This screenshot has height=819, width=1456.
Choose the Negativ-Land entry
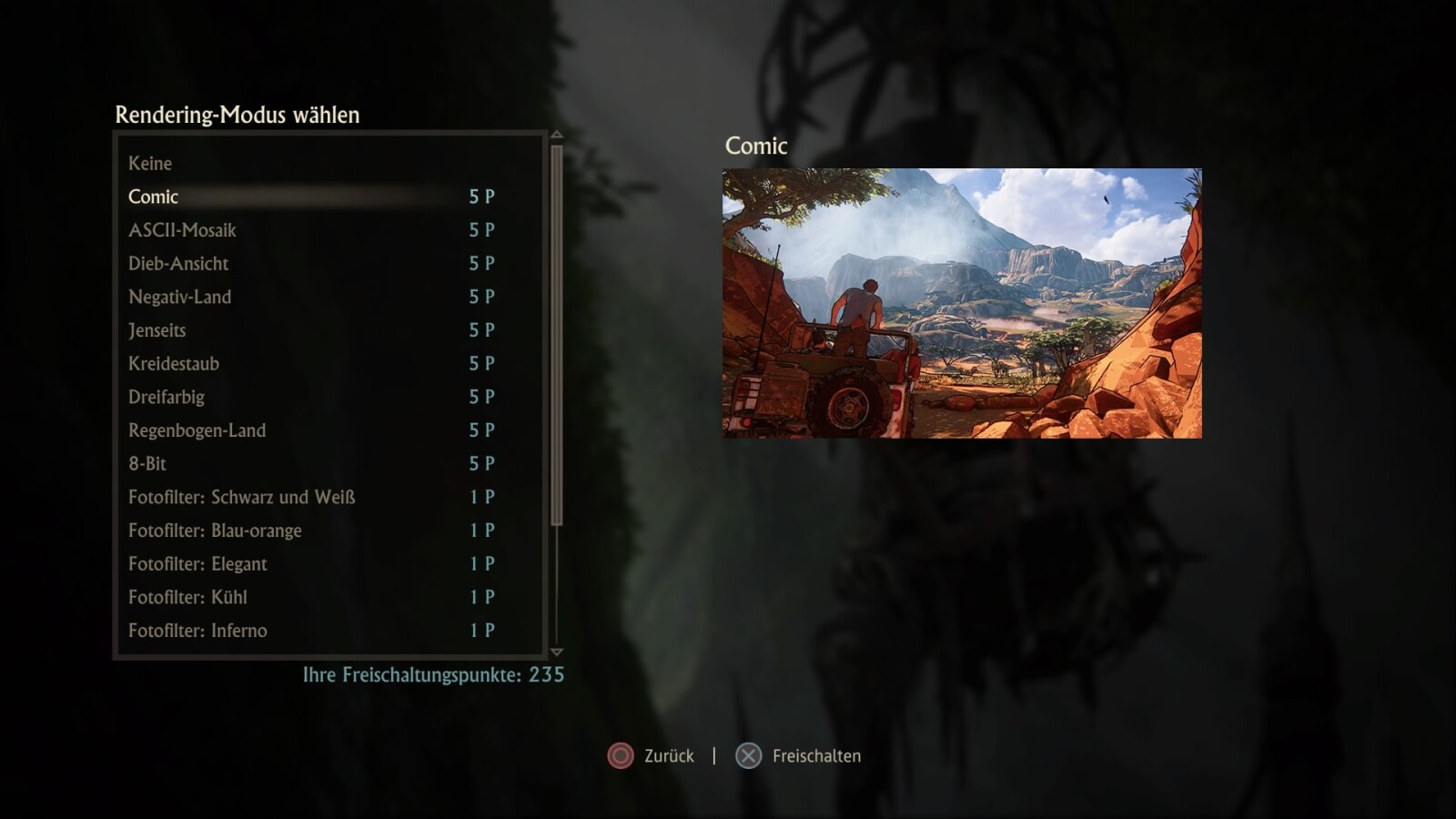(179, 297)
